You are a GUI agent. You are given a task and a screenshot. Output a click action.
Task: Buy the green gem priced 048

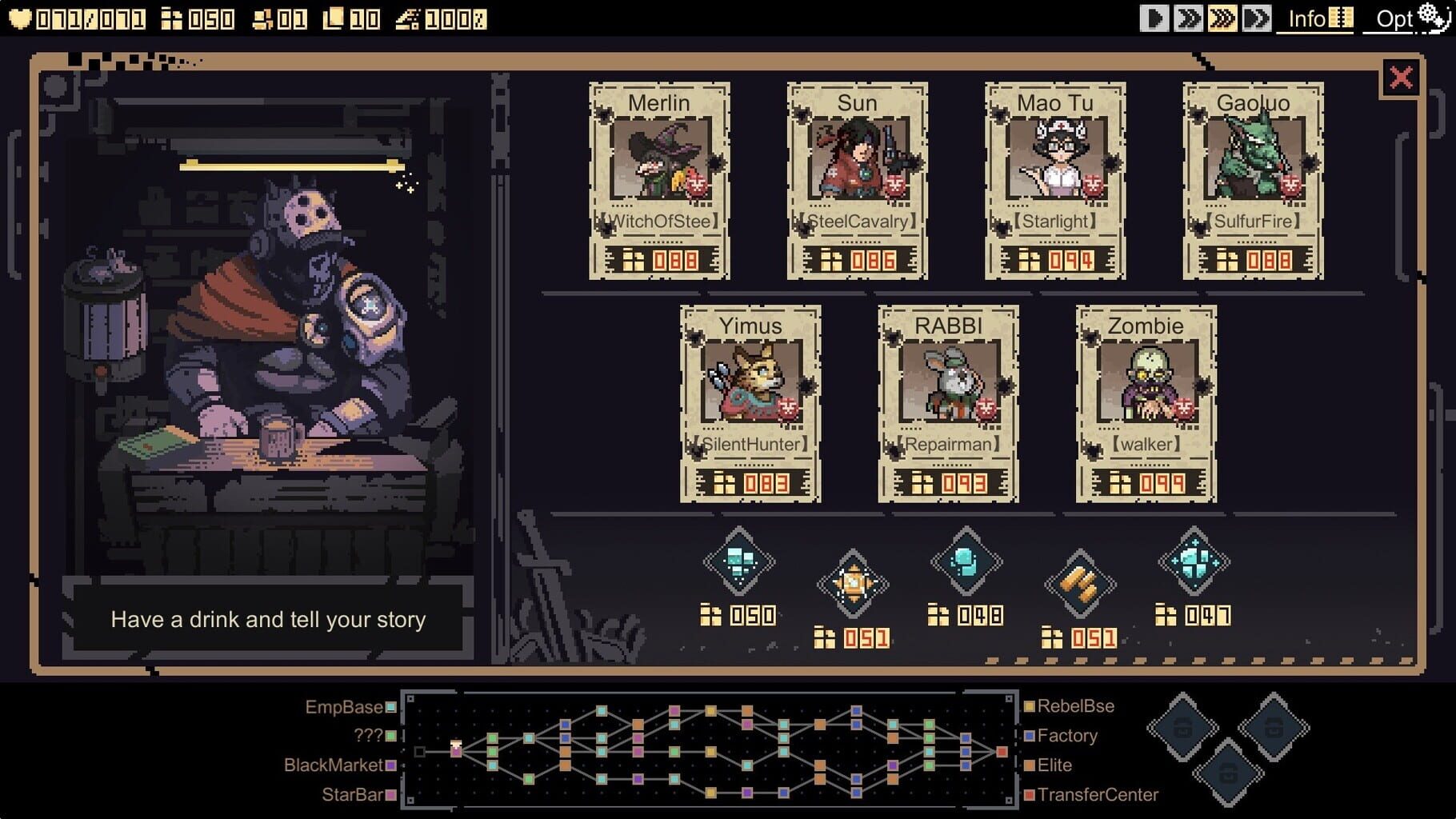click(x=964, y=560)
